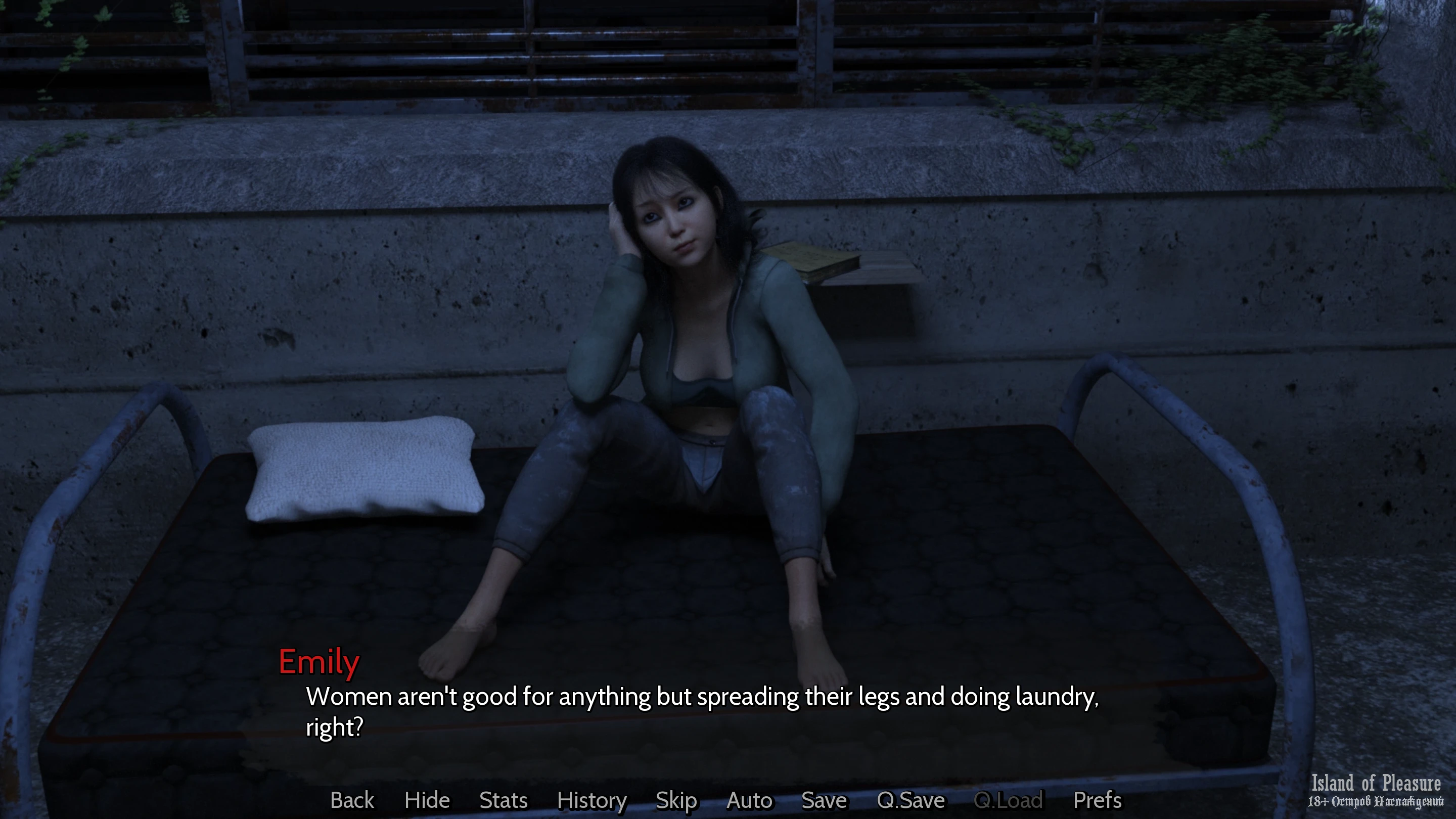Screen dimensions: 1456x819
Task: Open the Save menu
Action: click(x=824, y=800)
